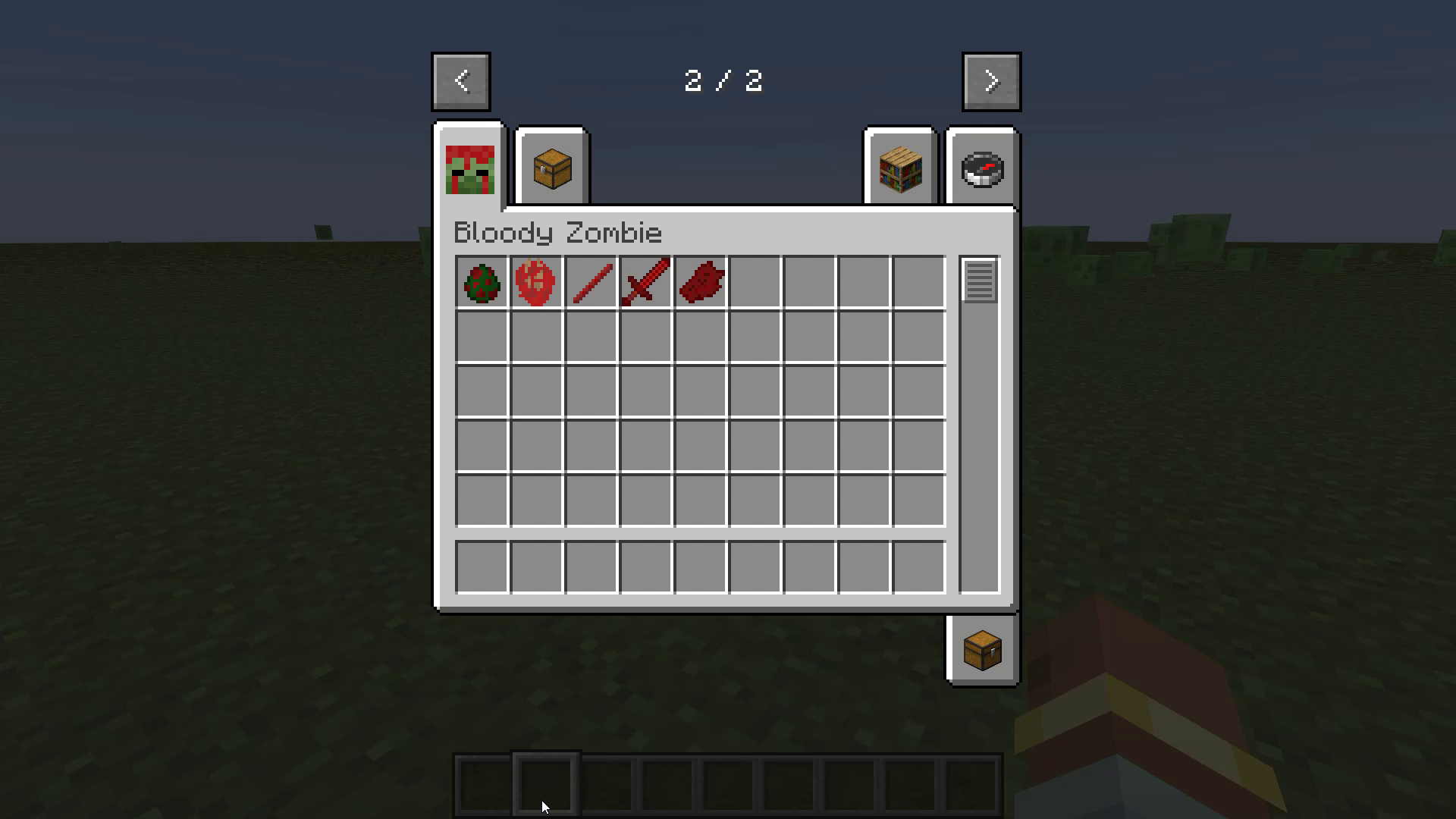Go to the previous page with left arrow

tap(460, 81)
